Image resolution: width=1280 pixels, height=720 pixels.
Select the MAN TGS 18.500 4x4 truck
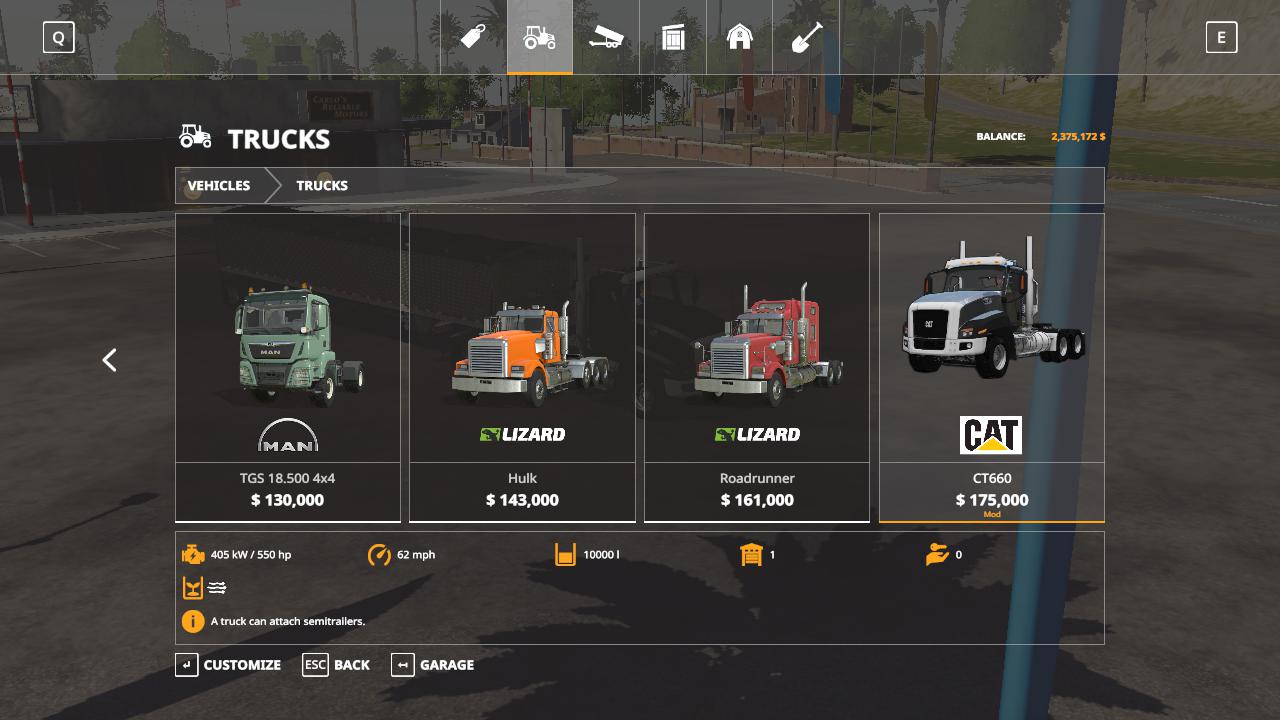pyautogui.click(x=288, y=366)
